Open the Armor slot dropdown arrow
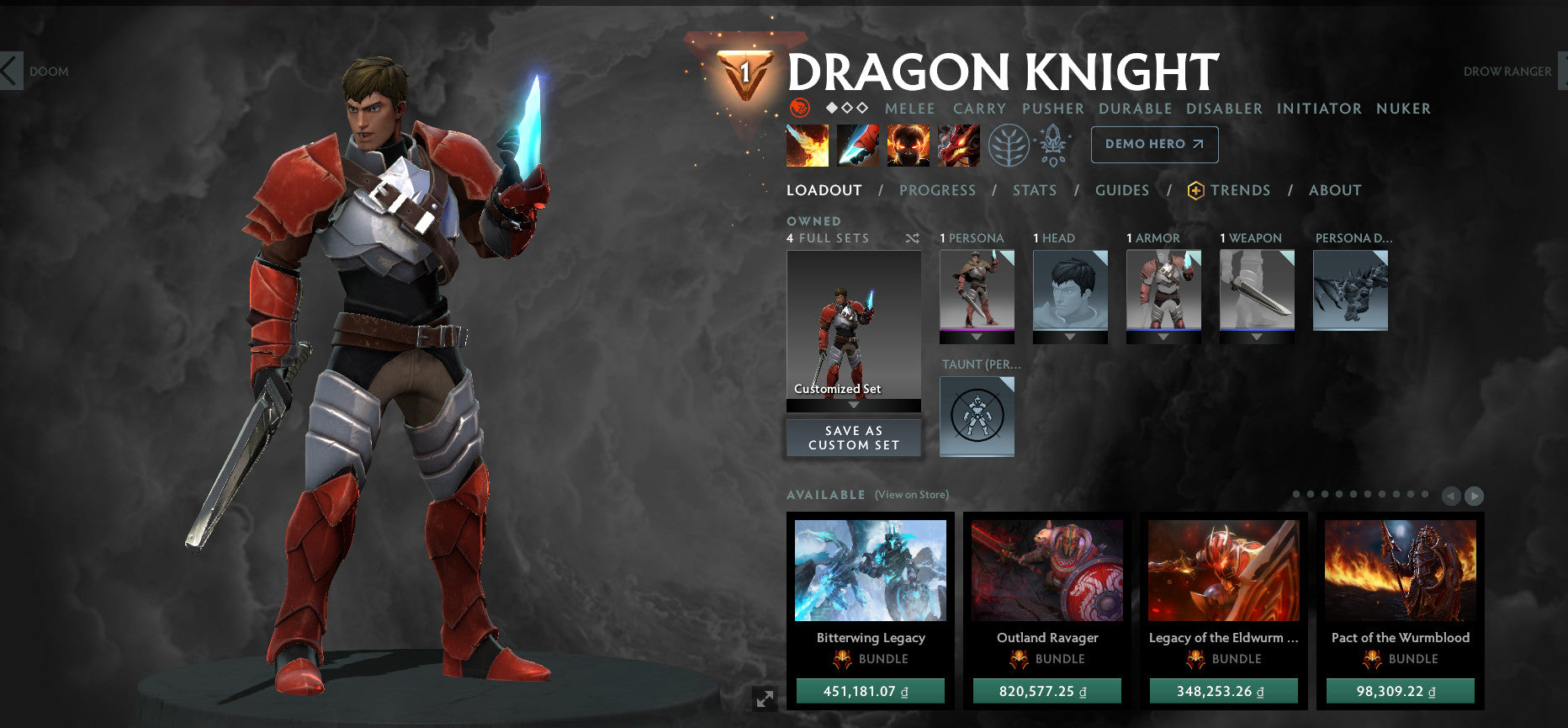The image size is (1568, 728). [1164, 334]
